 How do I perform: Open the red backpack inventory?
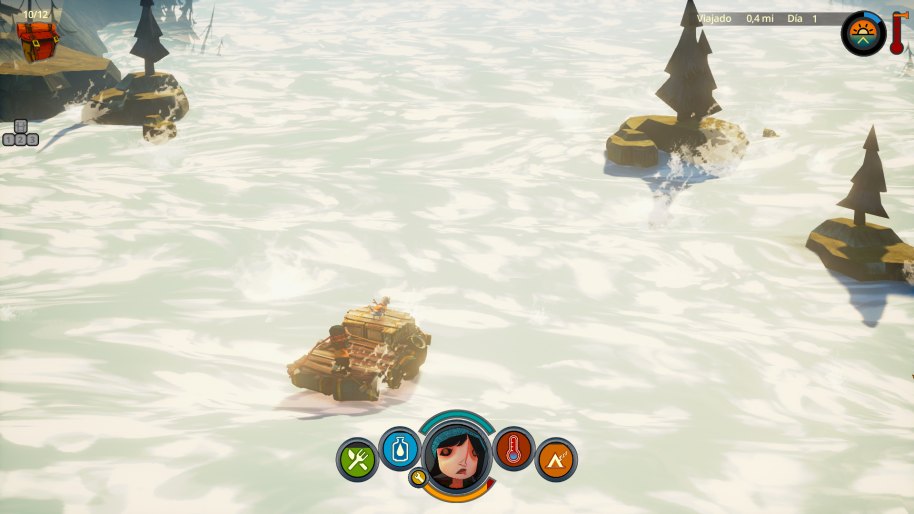(x=37, y=39)
